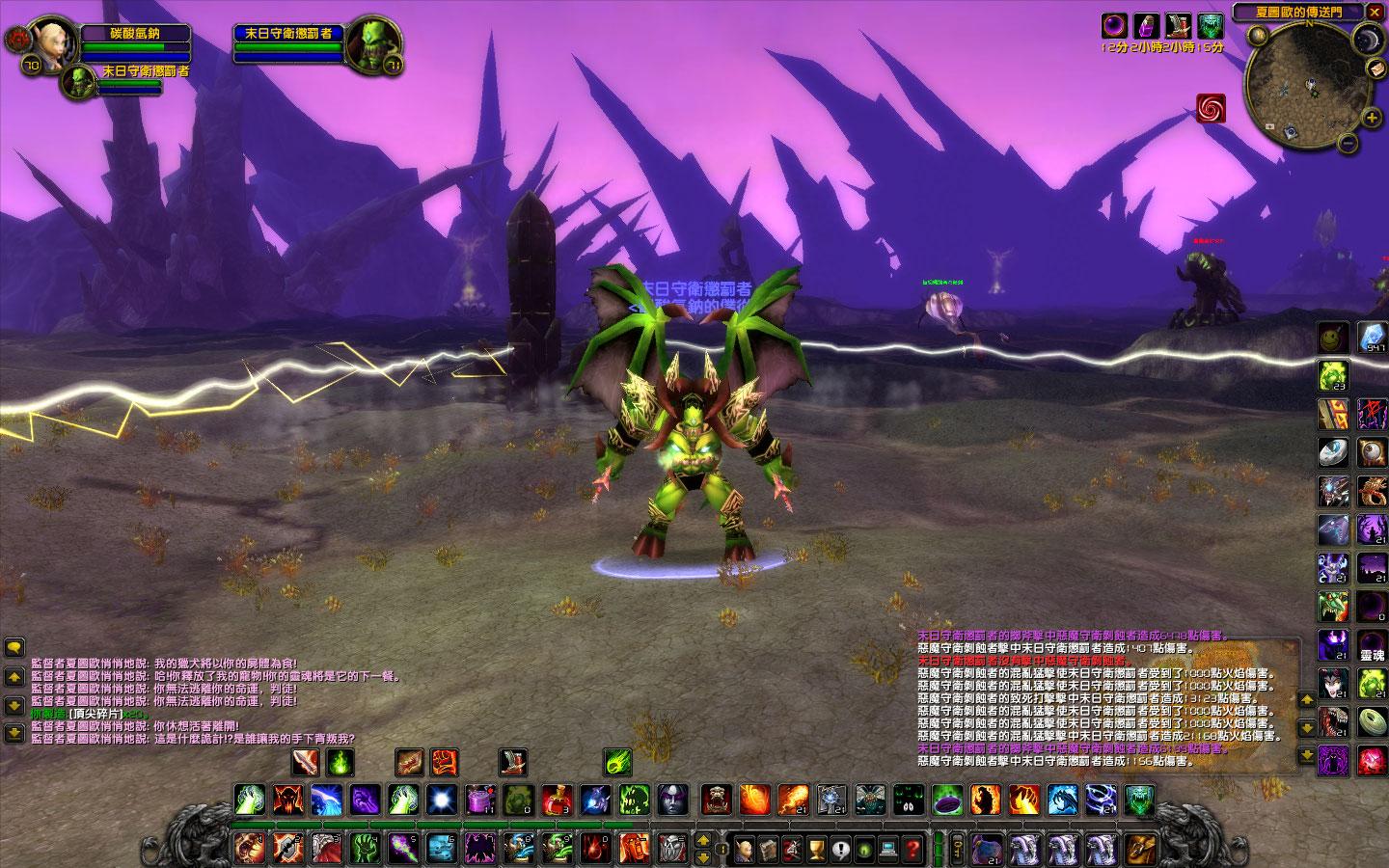Activate the eyeball ability icon

click(x=1373, y=452)
